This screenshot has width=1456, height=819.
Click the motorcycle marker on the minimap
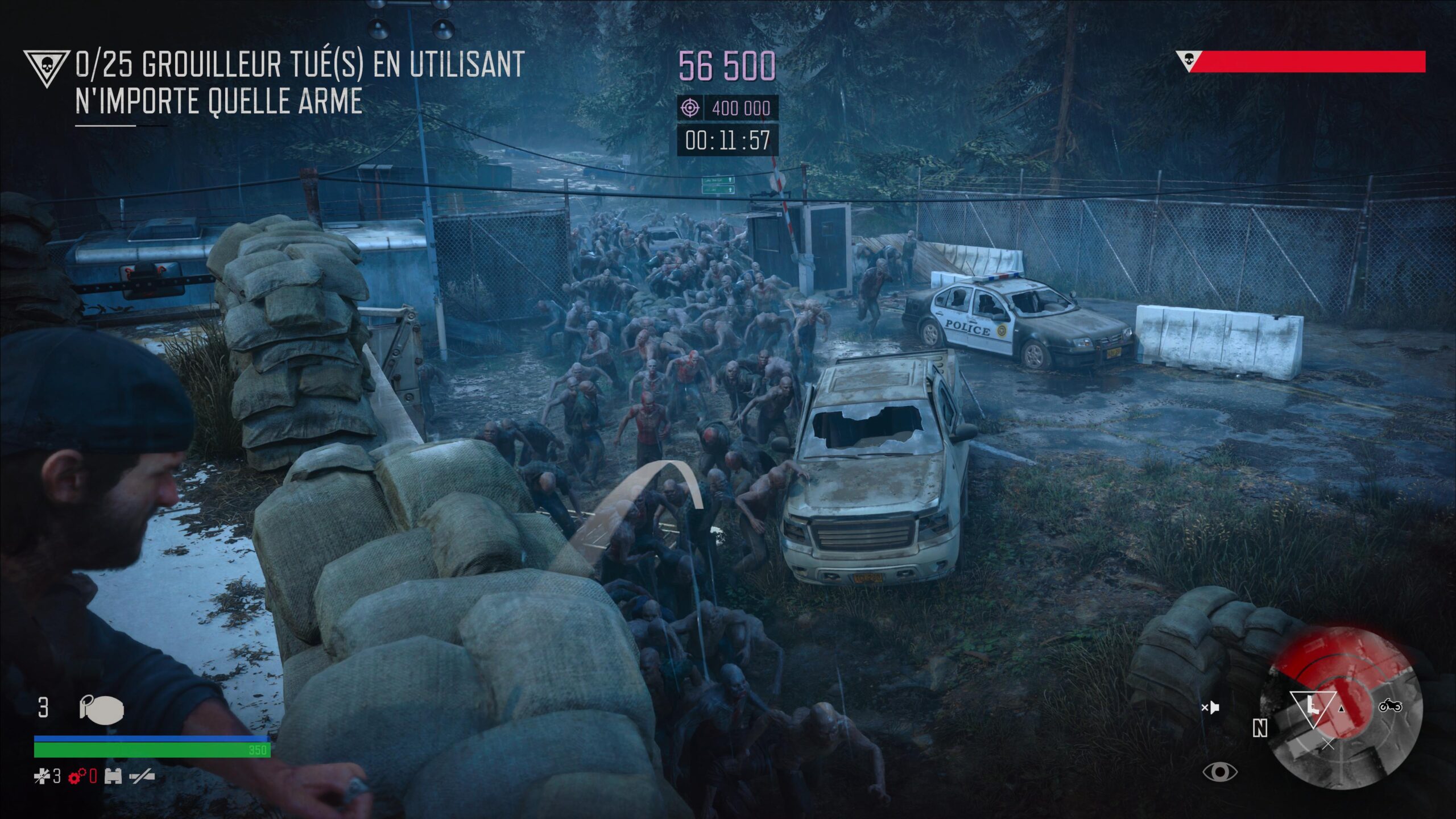(x=1390, y=706)
